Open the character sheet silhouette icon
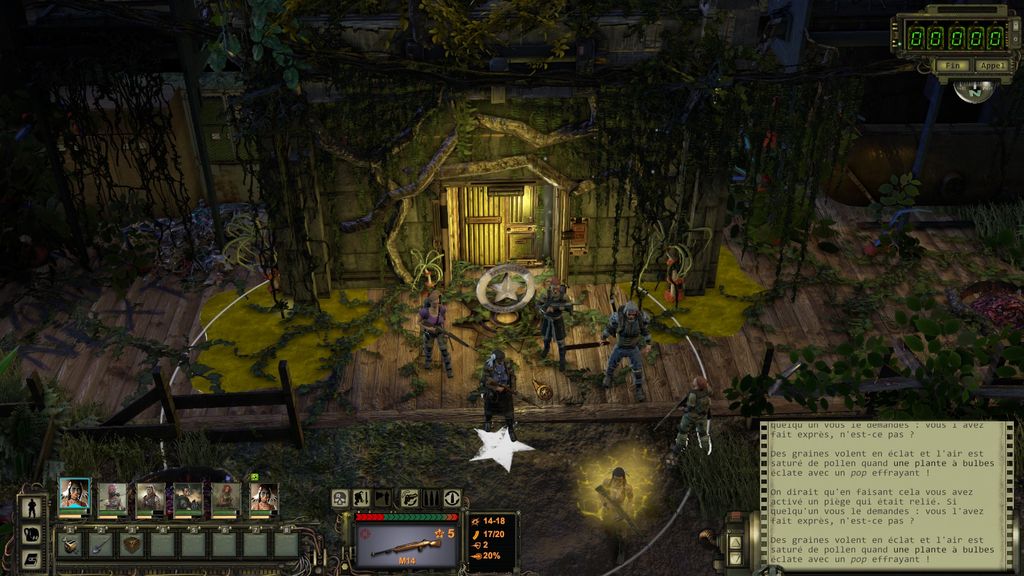1024x576 pixels. [31, 507]
